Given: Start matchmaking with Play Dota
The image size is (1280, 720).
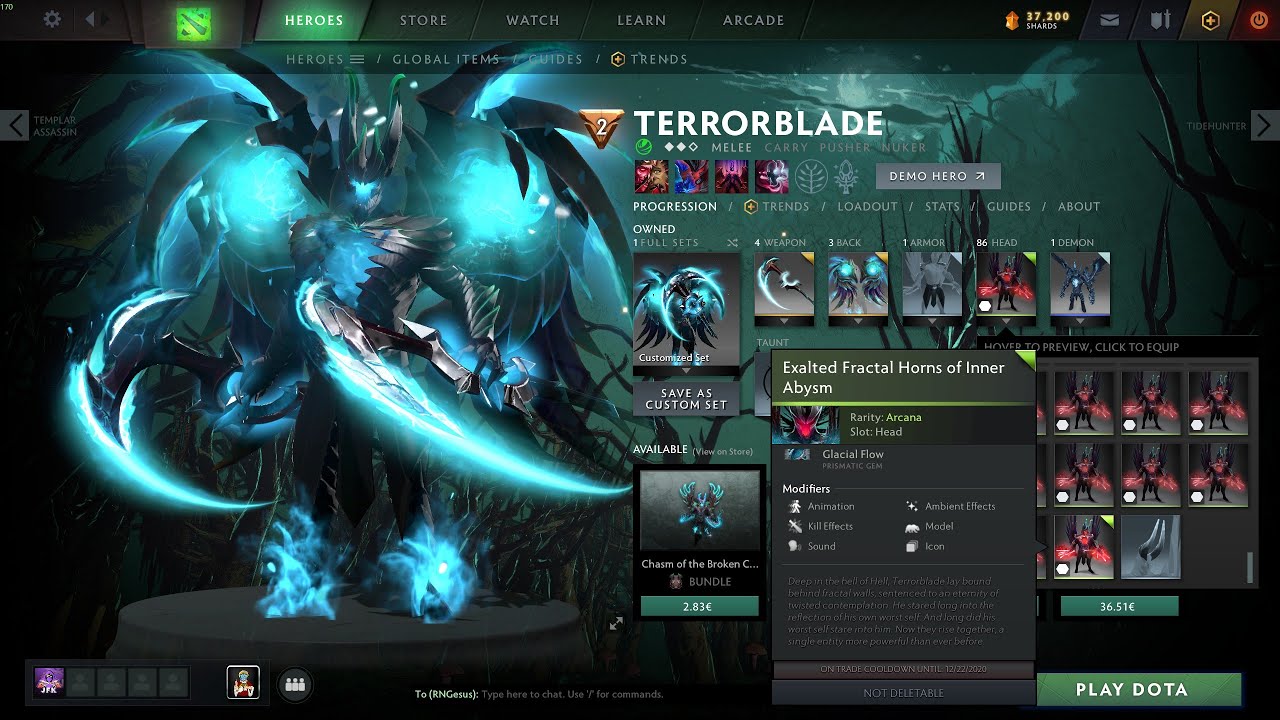Looking at the screenshot, I should tap(1131, 690).
